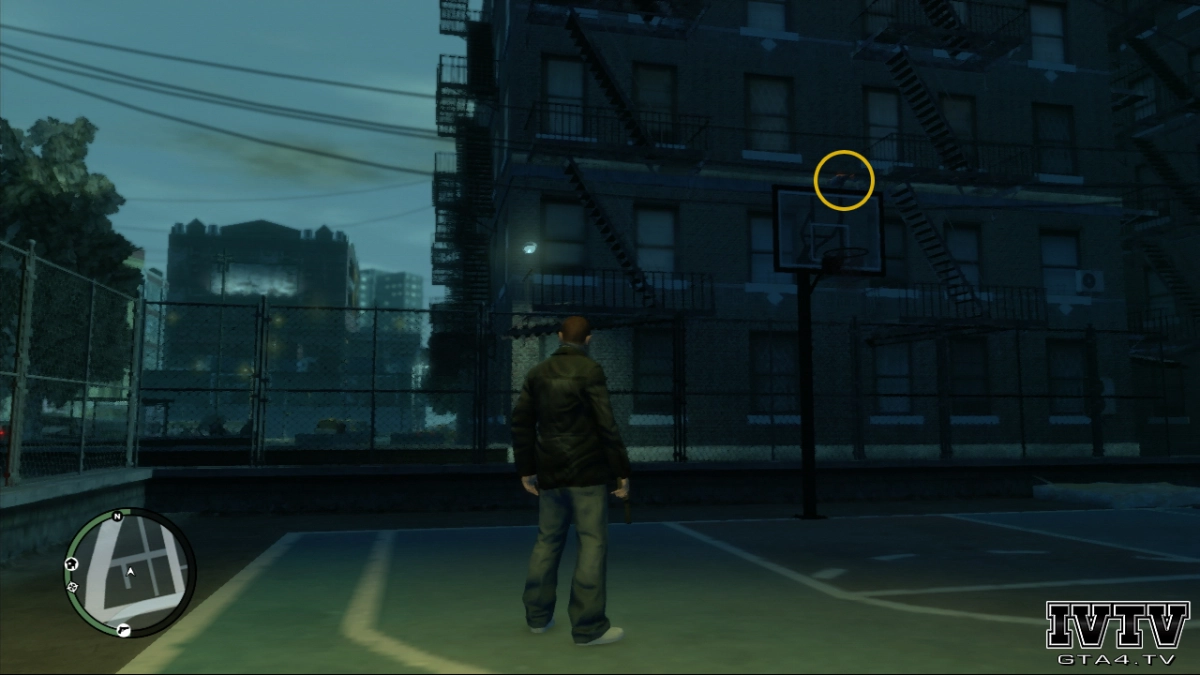Image resolution: width=1200 pixels, height=675 pixels.
Task: Click the IVTV GTA4.TV watermark logo
Action: (1116, 634)
